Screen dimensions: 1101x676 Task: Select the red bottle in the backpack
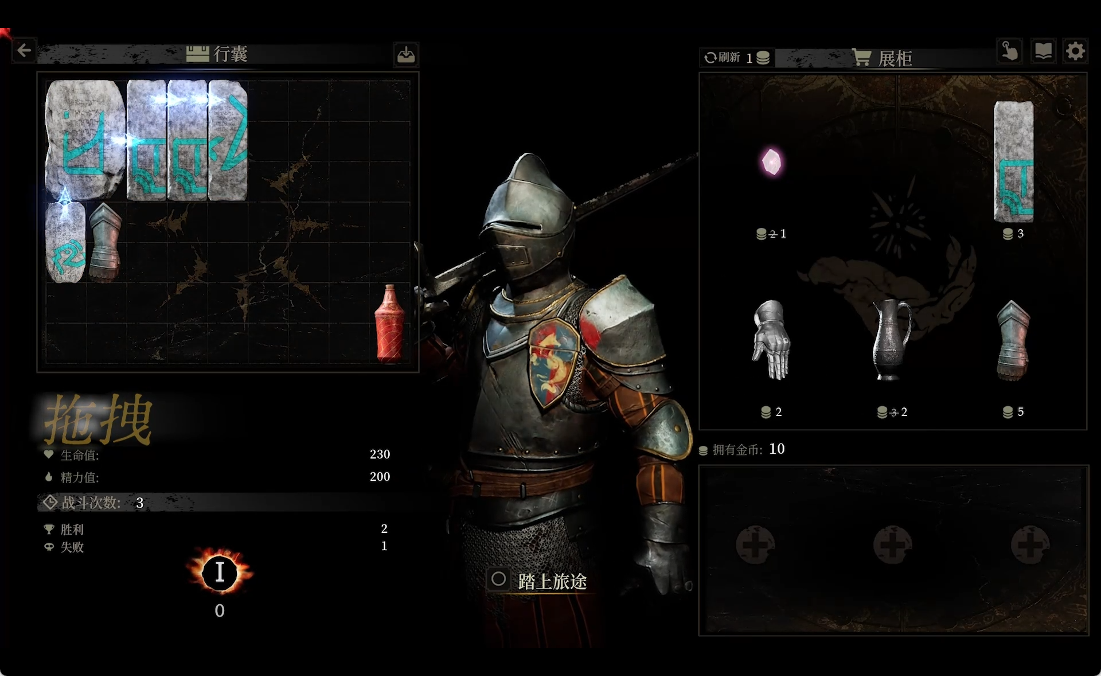(389, 322)
